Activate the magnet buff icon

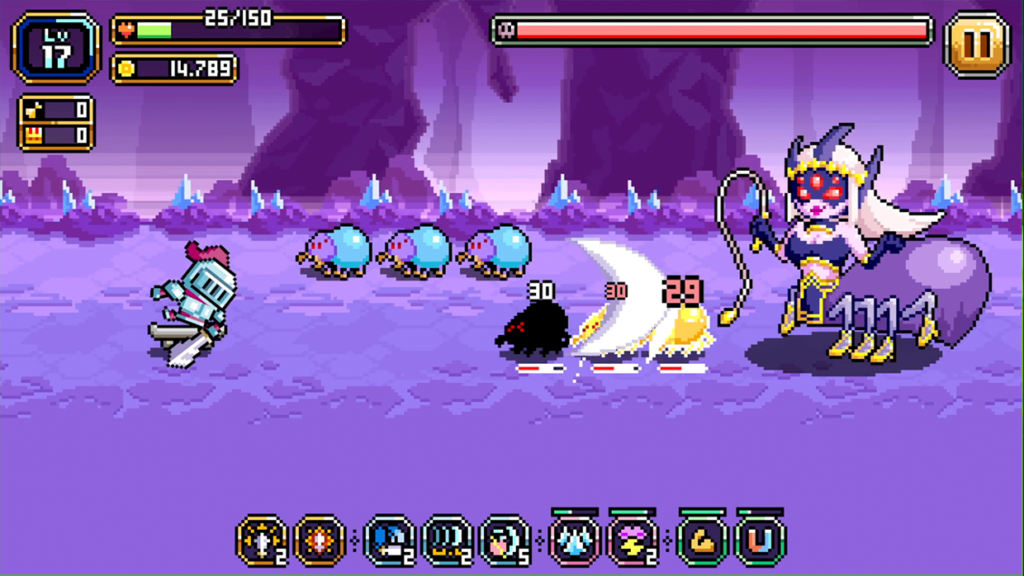(761, 541)
